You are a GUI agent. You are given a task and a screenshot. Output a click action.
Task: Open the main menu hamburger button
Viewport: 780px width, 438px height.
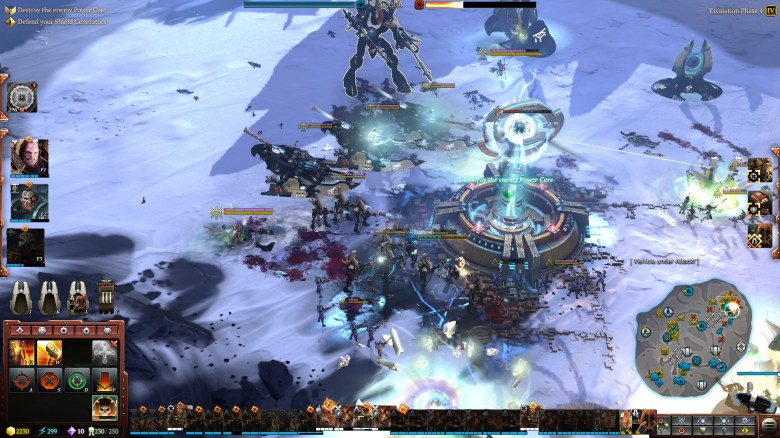[769, 425]
